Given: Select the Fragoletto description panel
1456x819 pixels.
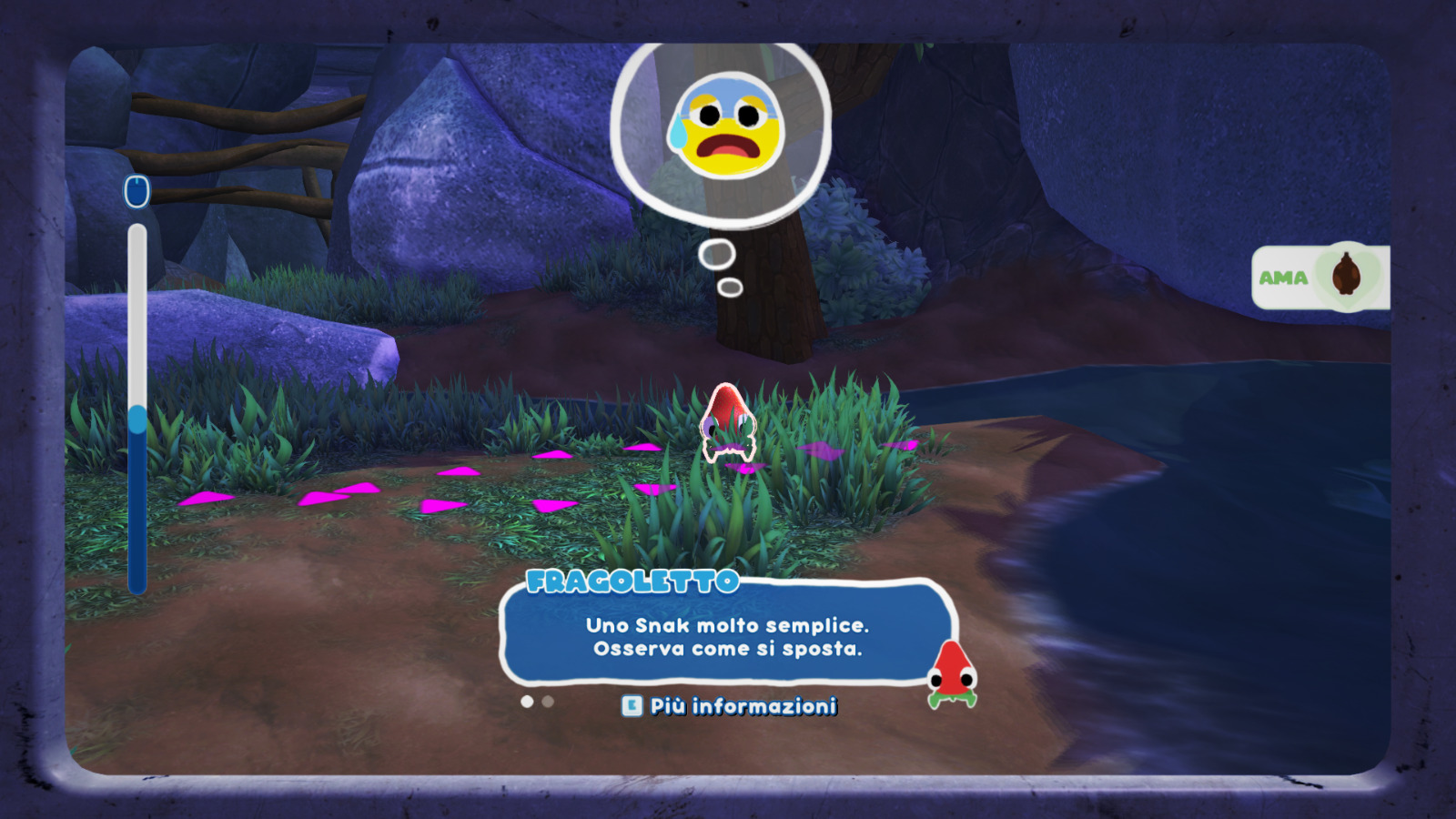Looking at the screenshot, I should click(x=726, y=636).
